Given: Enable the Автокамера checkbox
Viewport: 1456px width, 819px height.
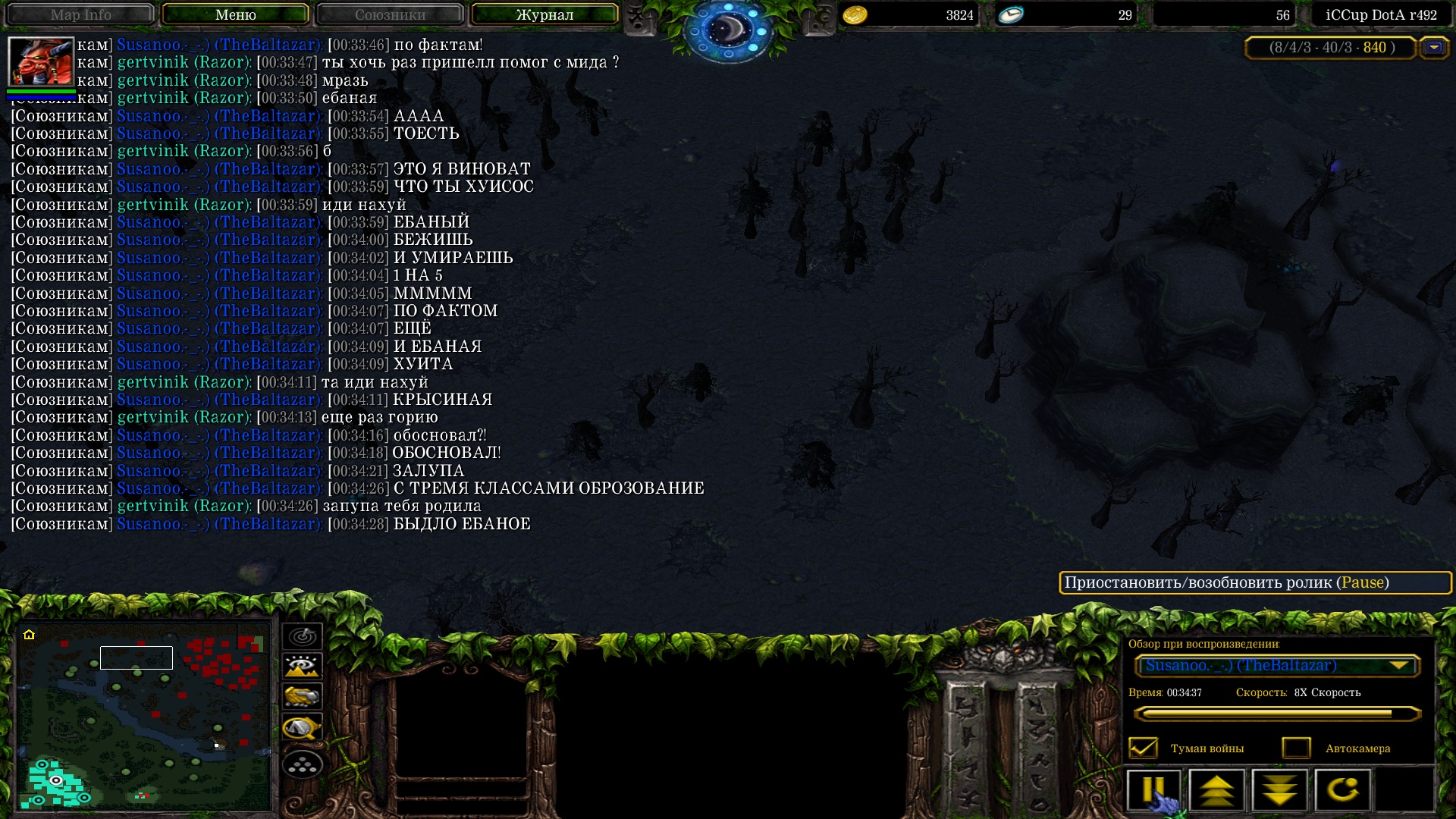Looking at the screenshot, I should [1297, 748].
